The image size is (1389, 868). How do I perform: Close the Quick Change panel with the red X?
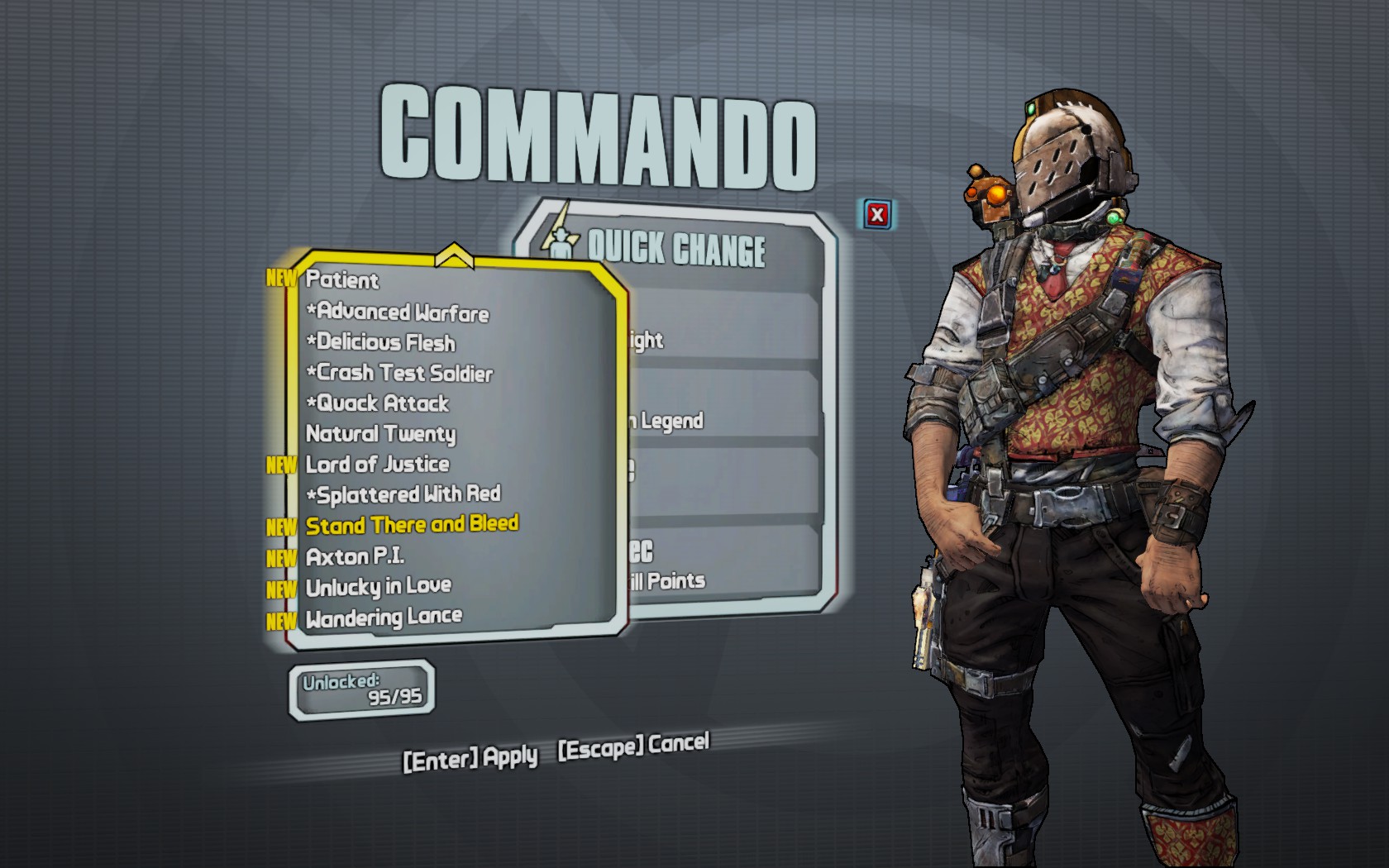(x=876, y=212)
